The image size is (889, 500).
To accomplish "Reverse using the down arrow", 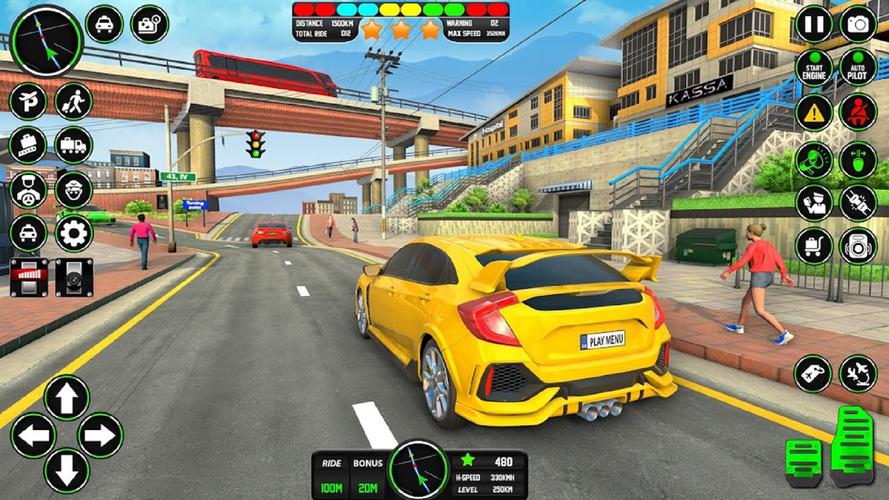I will click(66, 469).
